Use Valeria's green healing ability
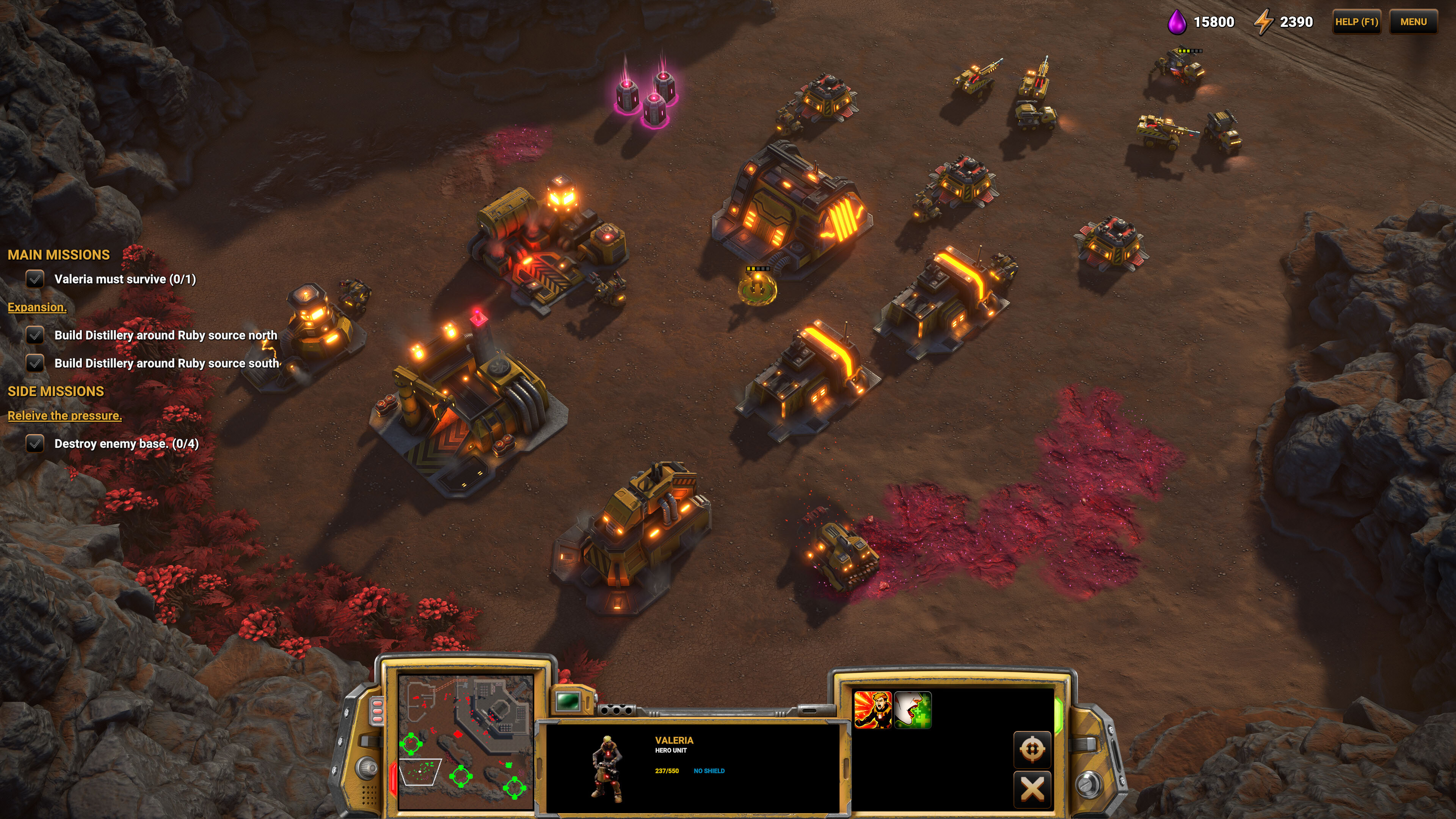 [913, 710]
